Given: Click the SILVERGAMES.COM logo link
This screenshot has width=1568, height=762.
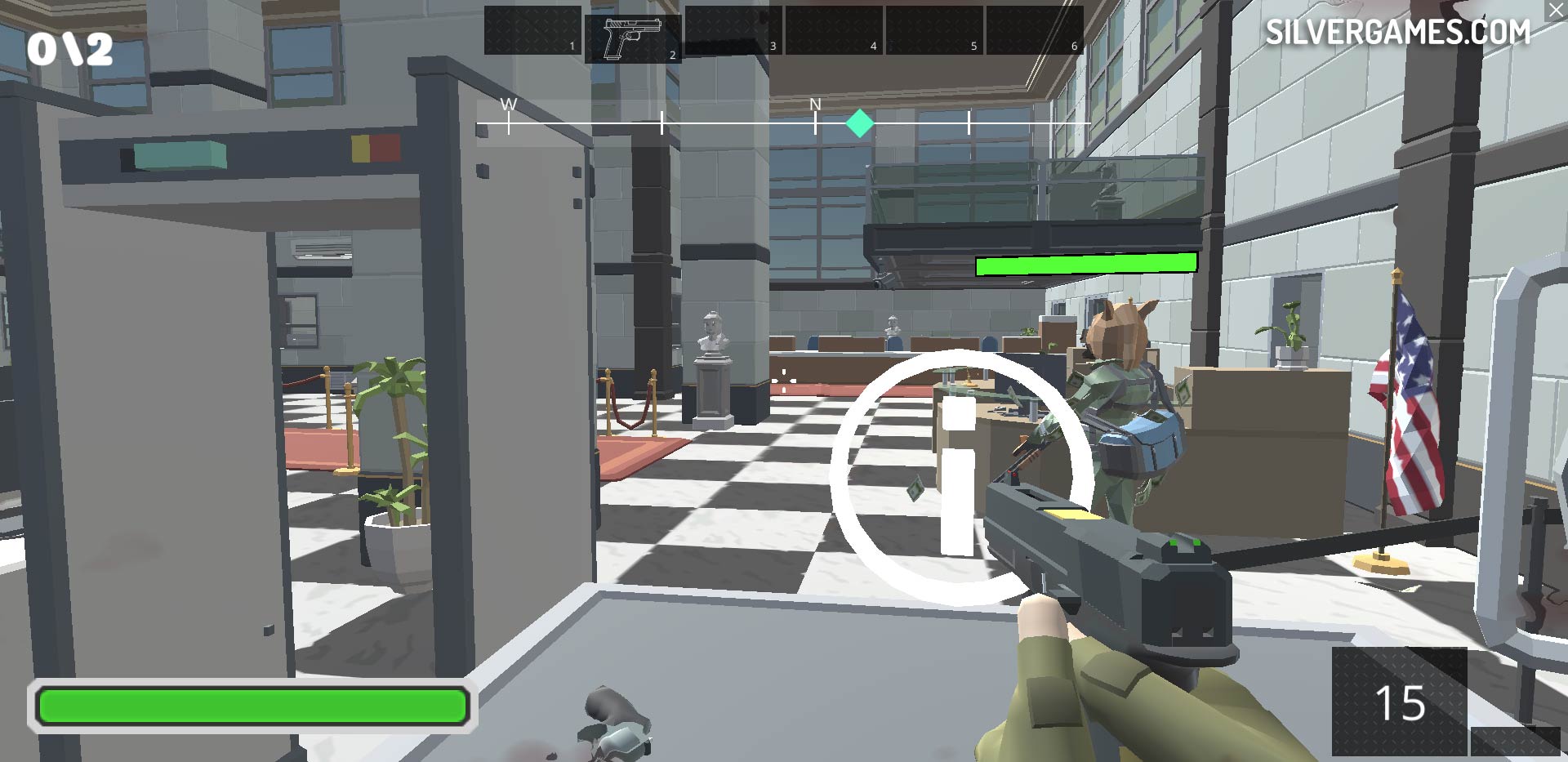Looking at the screenshot, I should click(x=1397, y=32).
